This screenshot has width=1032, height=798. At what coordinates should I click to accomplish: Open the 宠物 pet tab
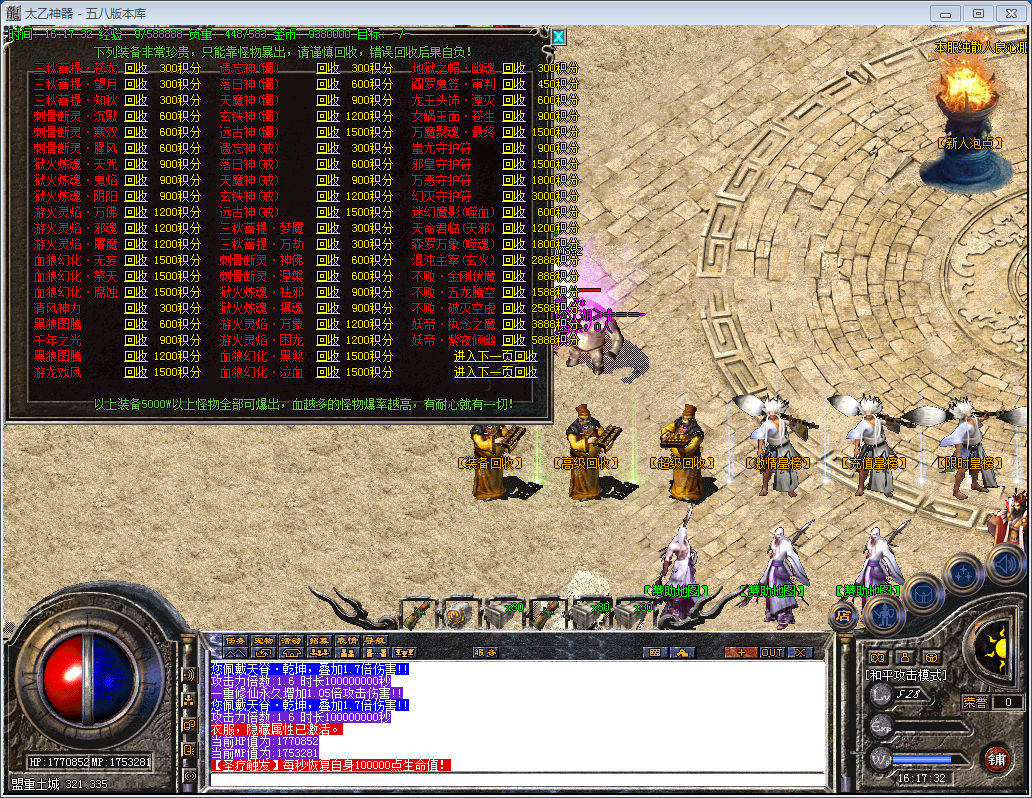(x=263, y=641)
